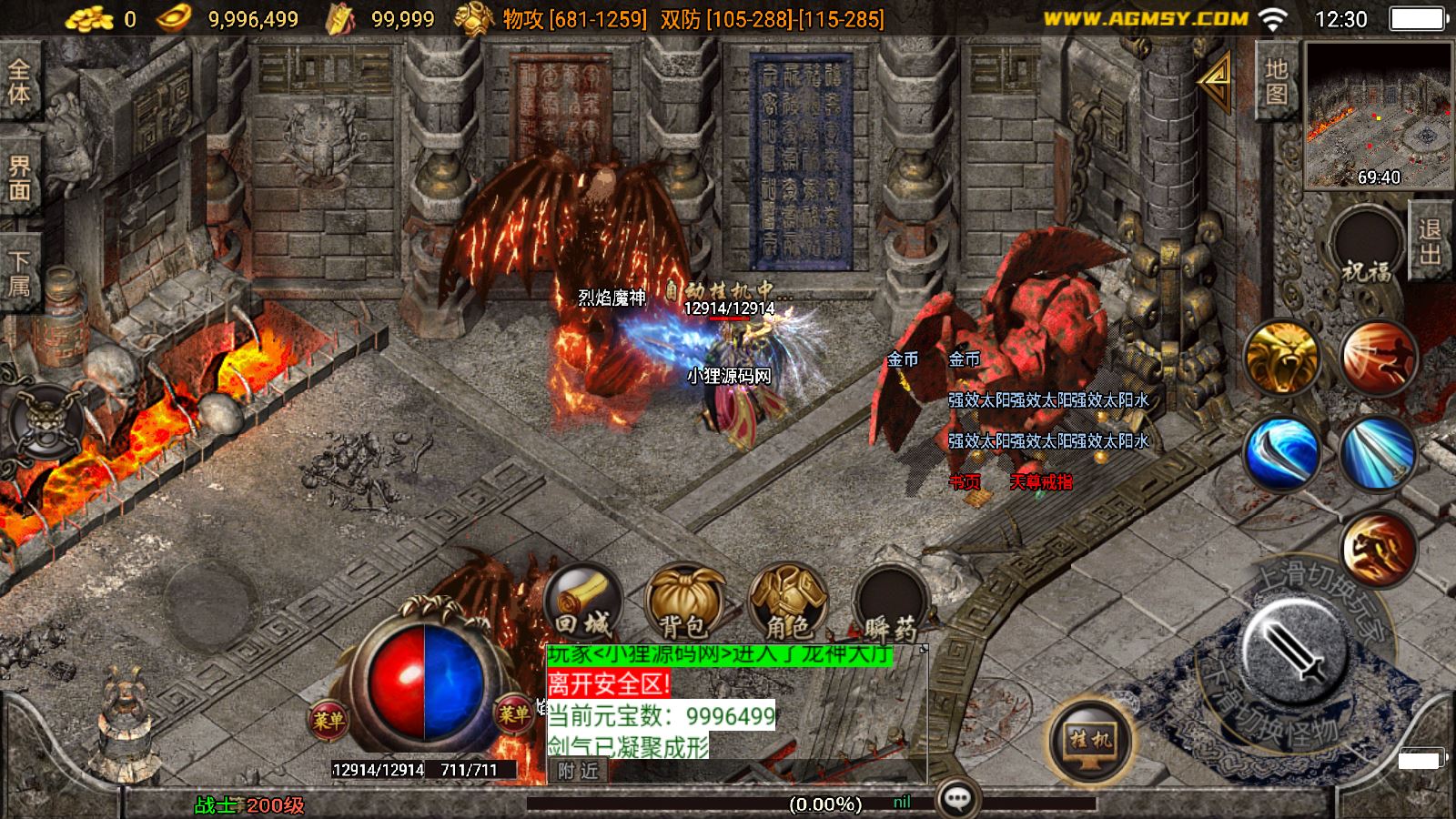
Task: Switch to the 附近 chat channel
Action: [579, 771]
